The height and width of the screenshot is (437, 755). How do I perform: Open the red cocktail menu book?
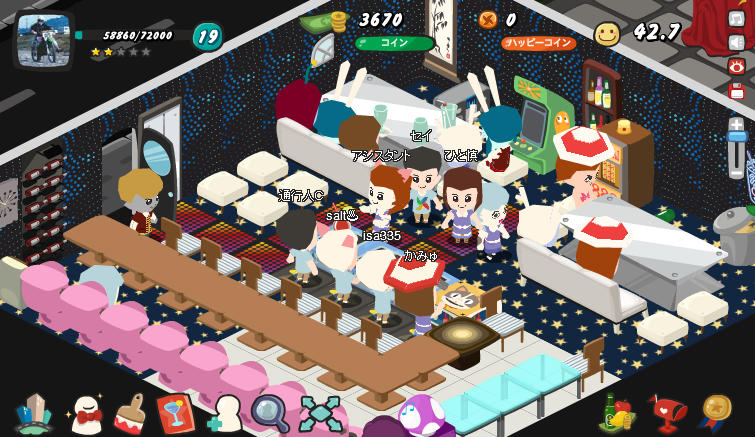(175, 413)
